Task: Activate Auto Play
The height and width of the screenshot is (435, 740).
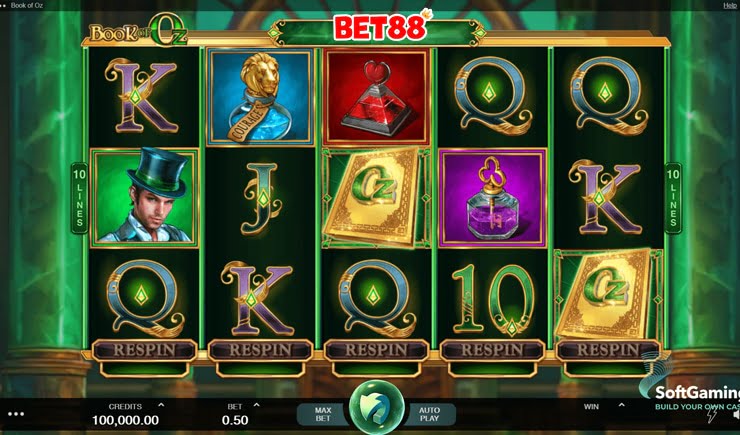Action: coord(429,414)
